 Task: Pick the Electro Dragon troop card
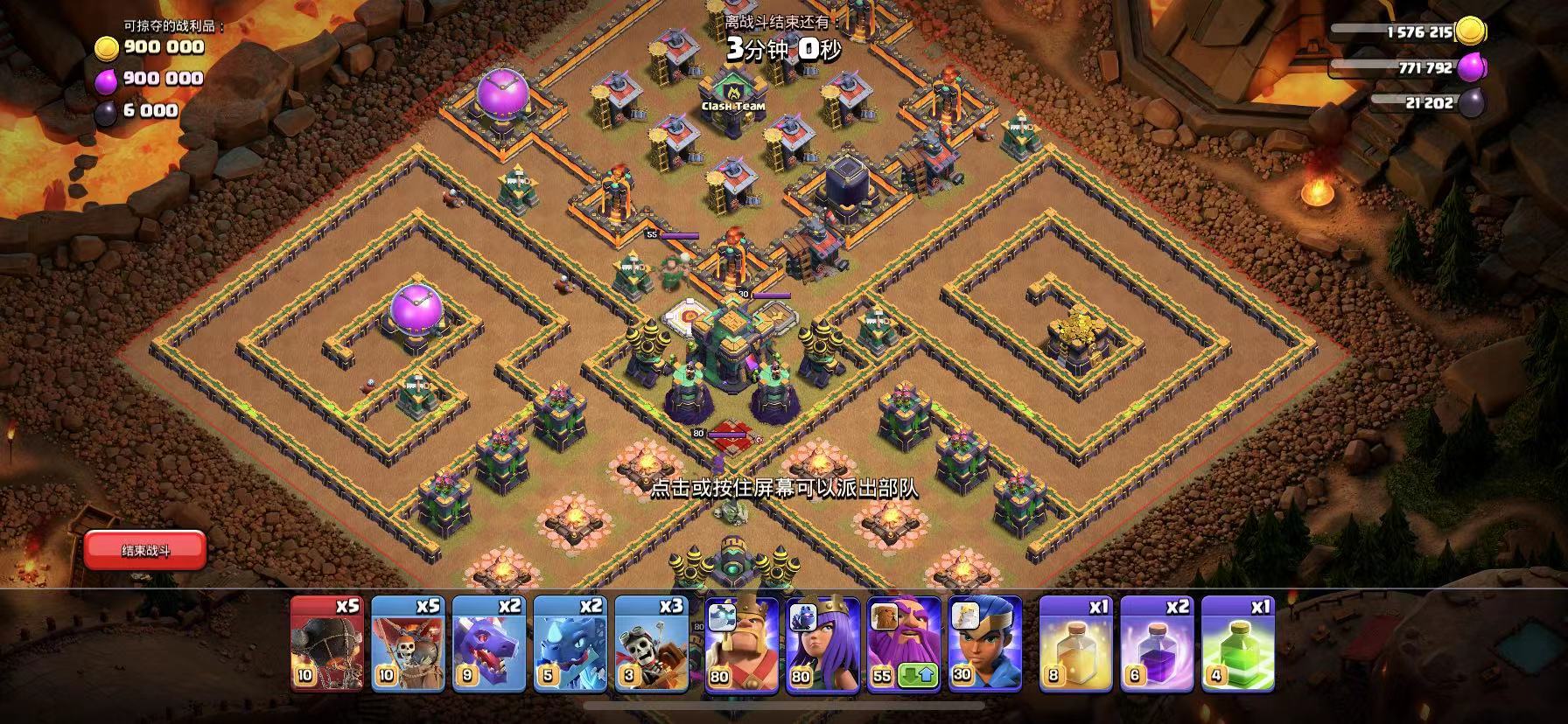click(x=570, y=644)
